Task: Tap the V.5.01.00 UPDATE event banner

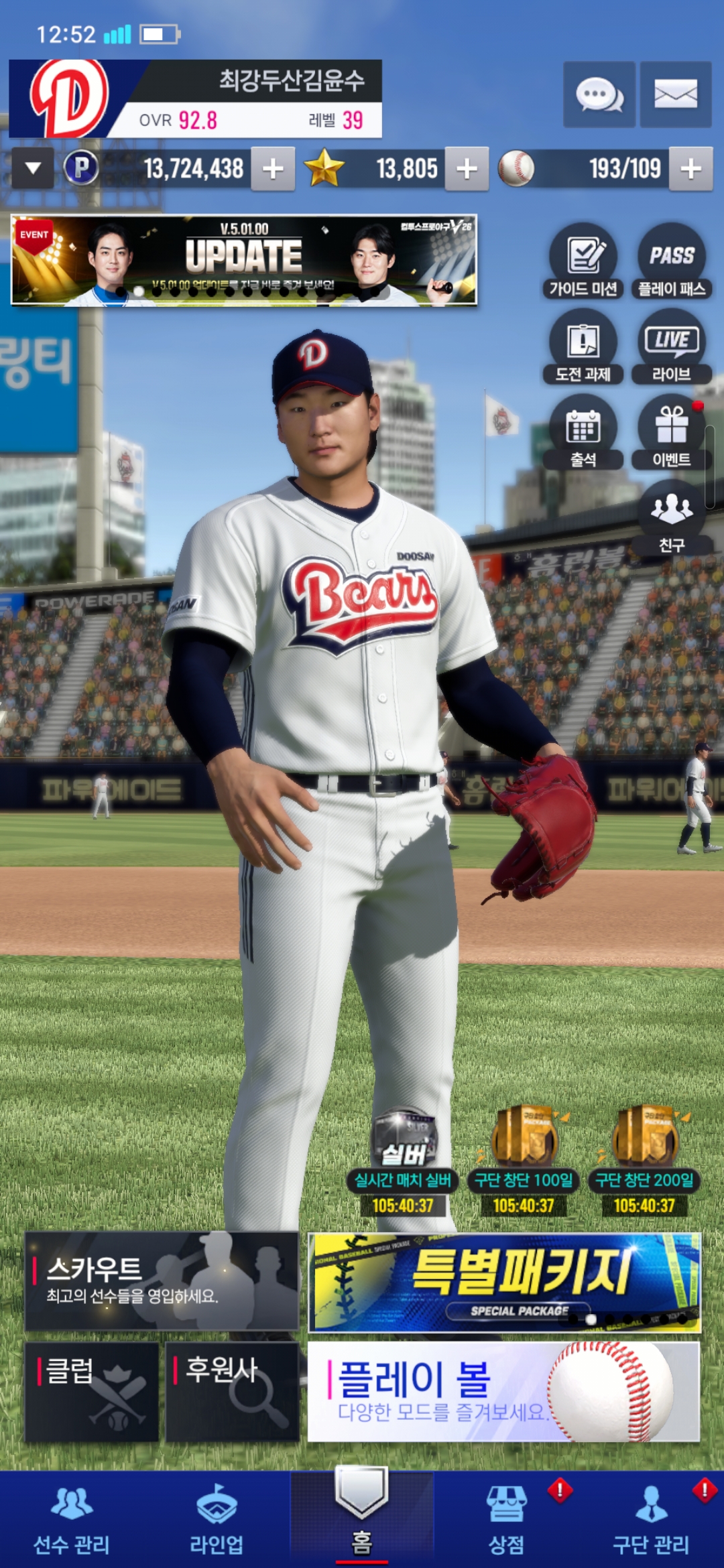Action: 244,261
